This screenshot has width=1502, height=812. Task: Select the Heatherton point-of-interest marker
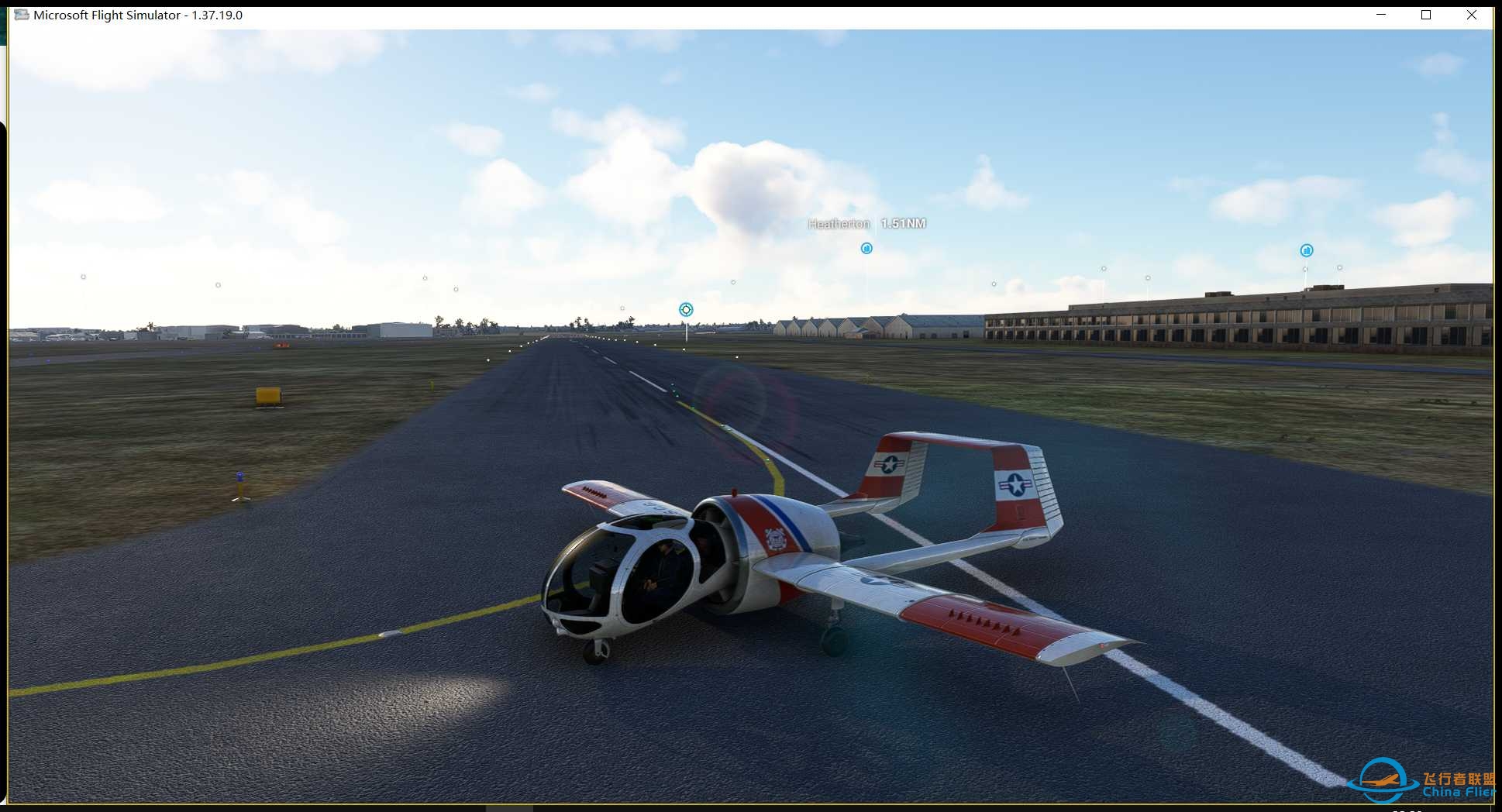coord(866,248)
